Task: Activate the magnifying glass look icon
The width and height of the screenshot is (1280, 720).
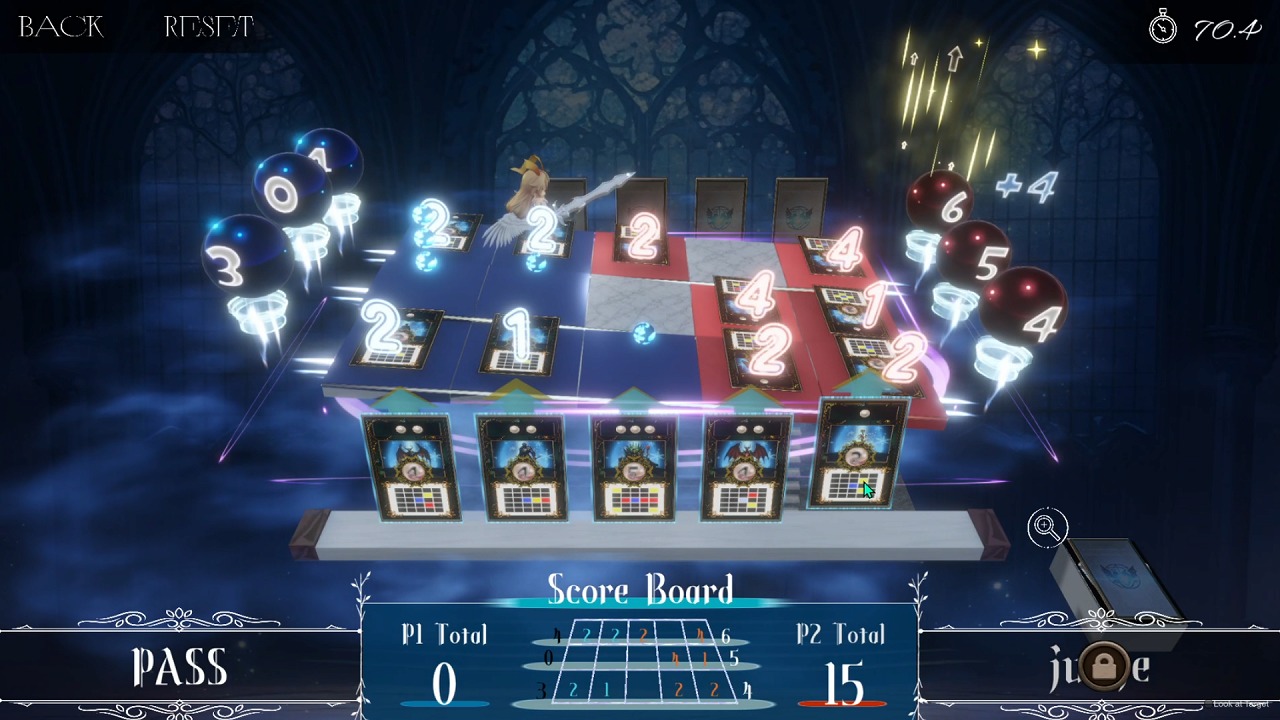Action: pos(1047,527)
